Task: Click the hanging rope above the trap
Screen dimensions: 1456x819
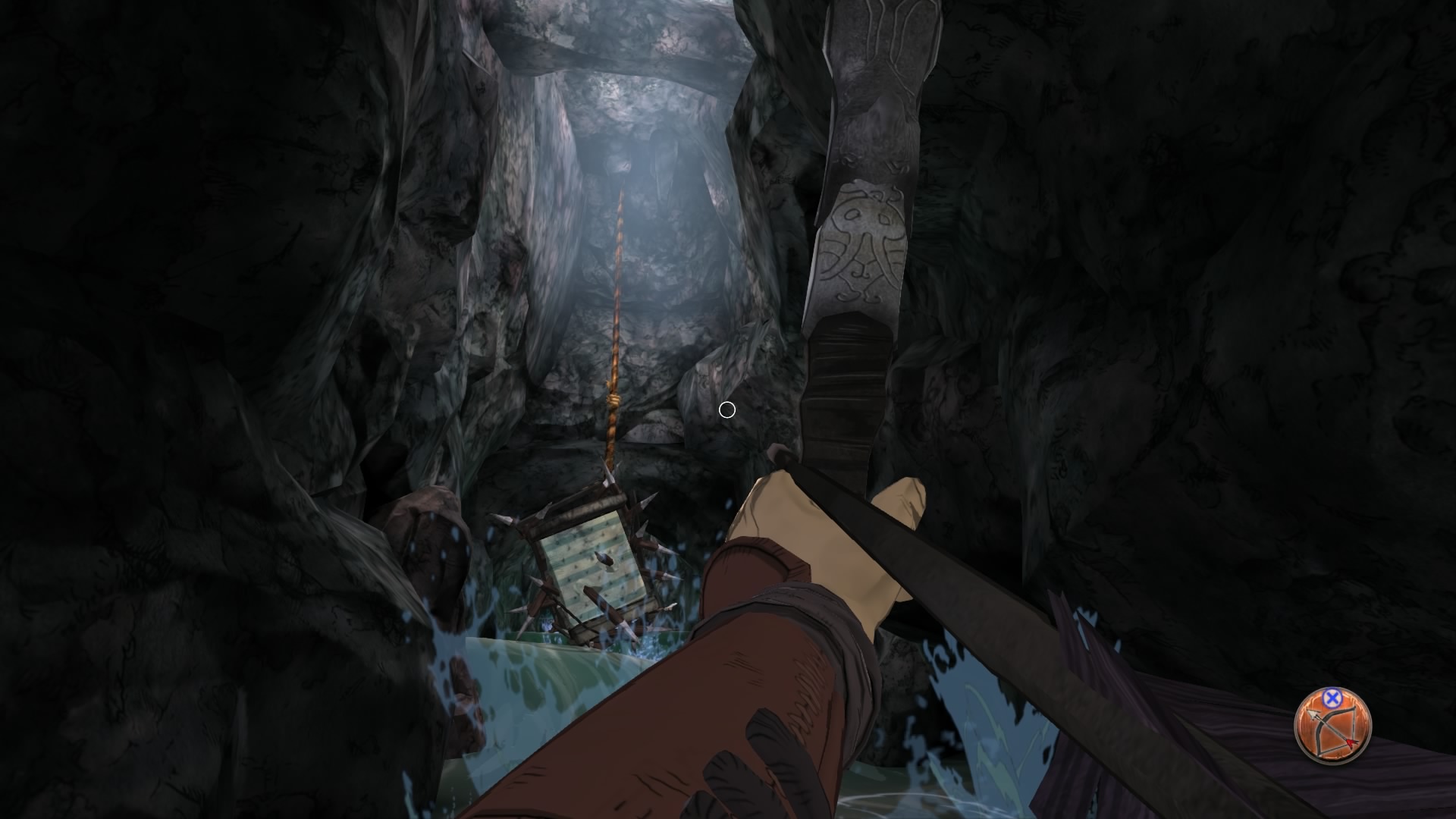Action: pyautogui.click(x=616, y=303)
